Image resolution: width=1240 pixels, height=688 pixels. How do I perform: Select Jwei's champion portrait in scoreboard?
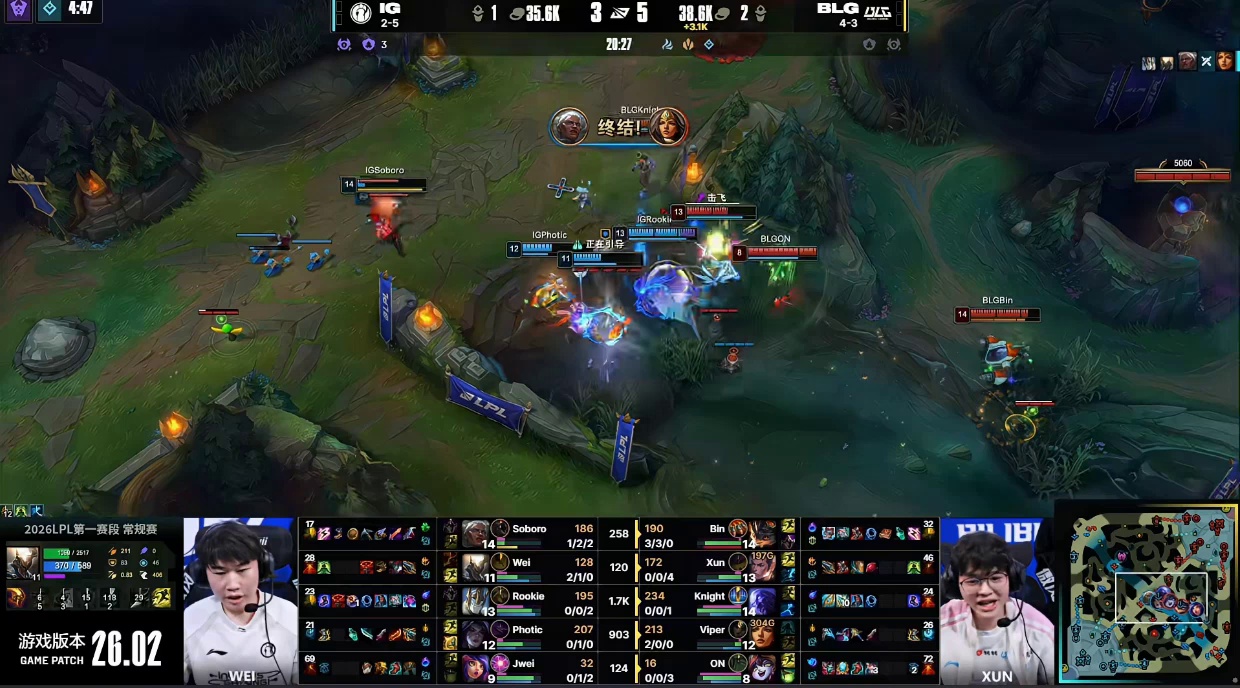477,668
